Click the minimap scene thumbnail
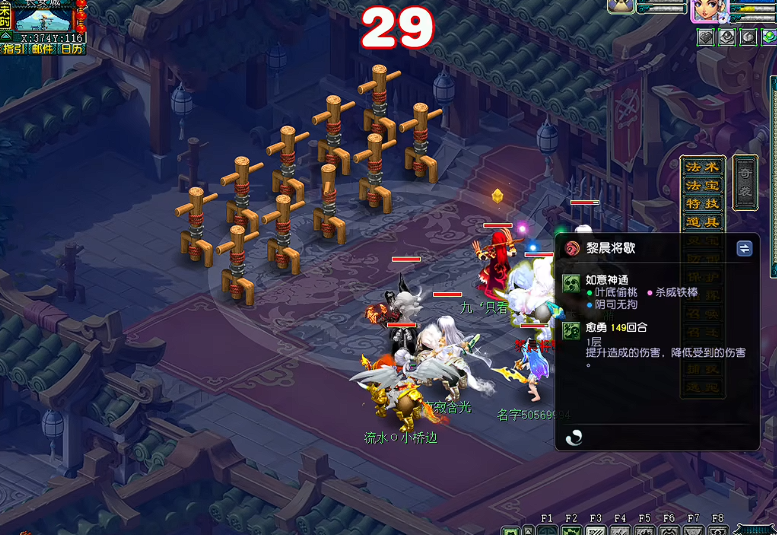The image size is (777, 535). coord(45,18)
